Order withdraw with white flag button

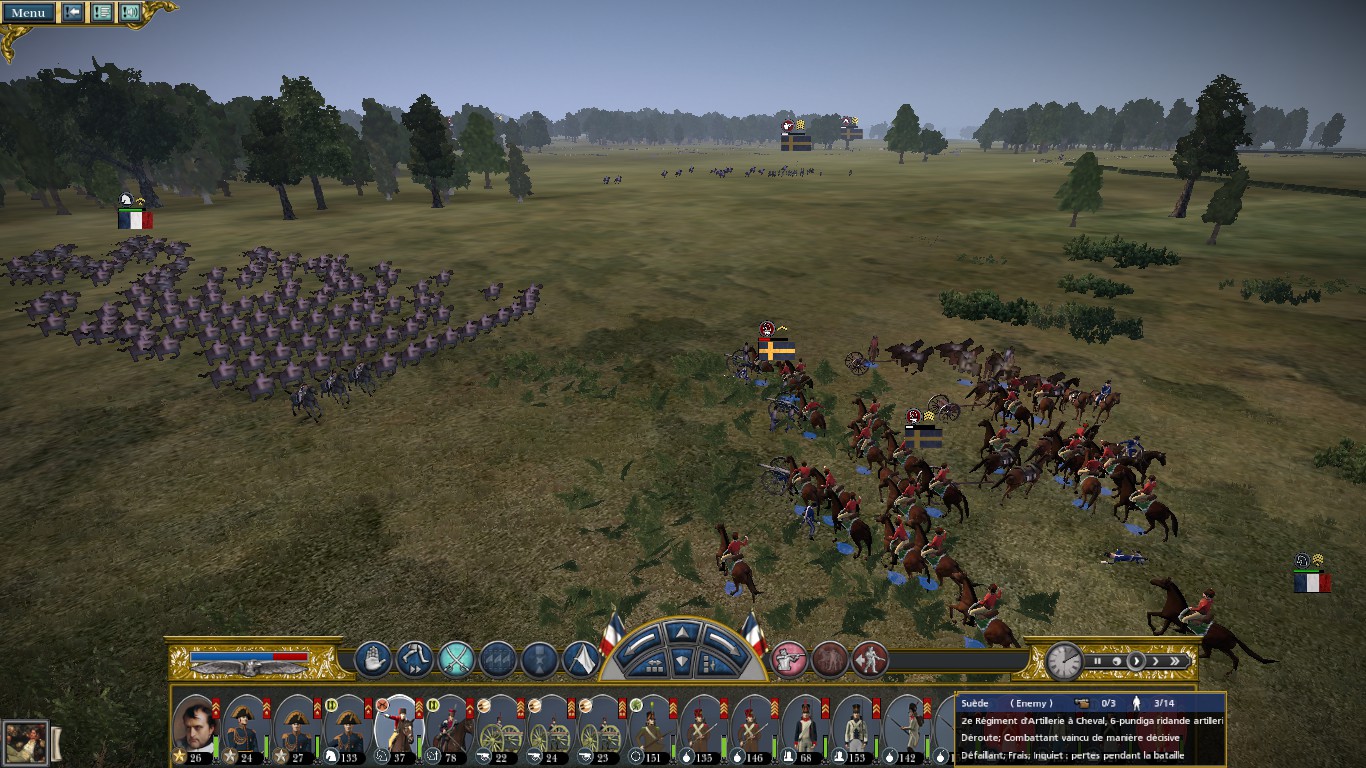coord(581,659)
